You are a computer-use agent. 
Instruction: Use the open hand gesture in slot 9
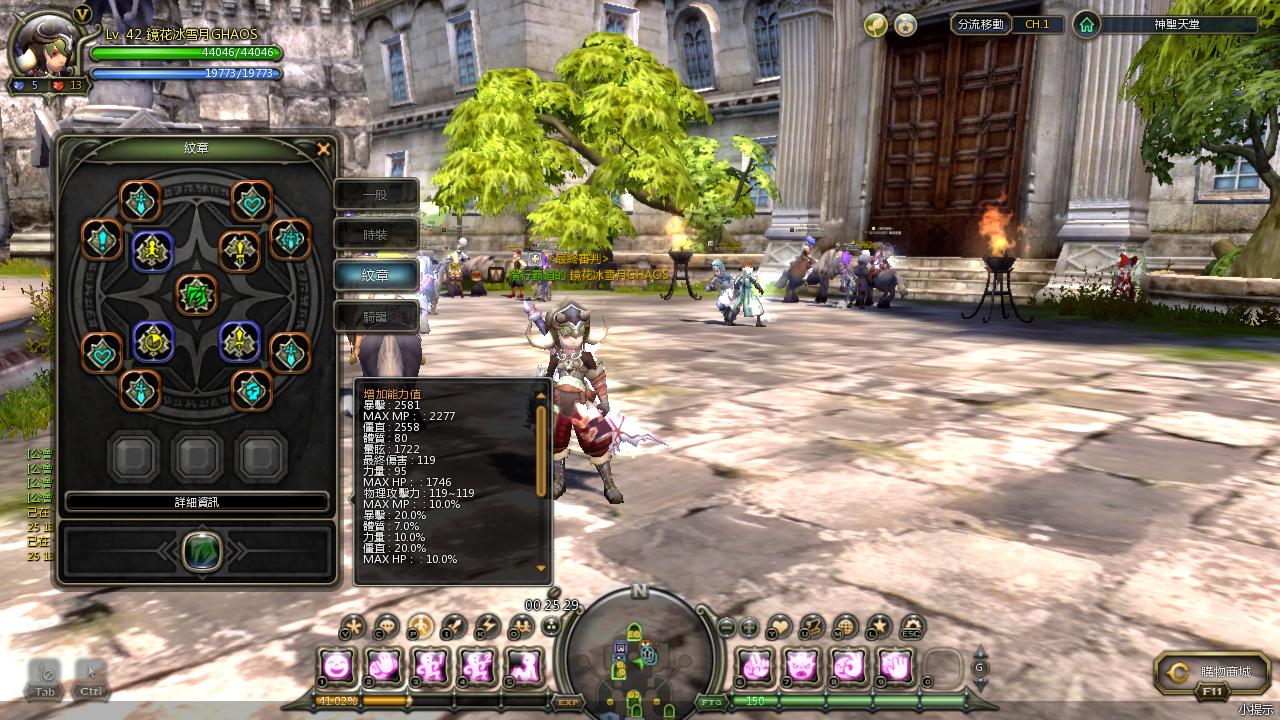point(897,665)
